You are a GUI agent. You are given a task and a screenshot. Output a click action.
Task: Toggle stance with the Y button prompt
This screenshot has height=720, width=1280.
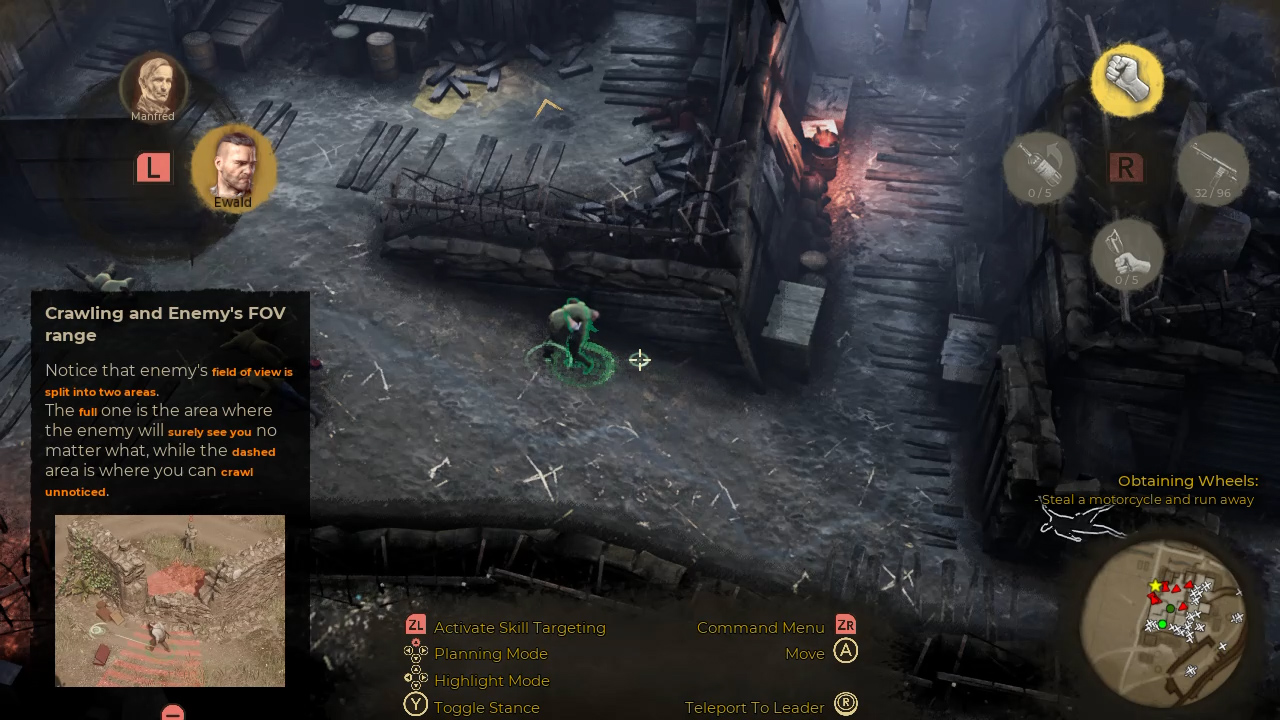coord(416,705)
